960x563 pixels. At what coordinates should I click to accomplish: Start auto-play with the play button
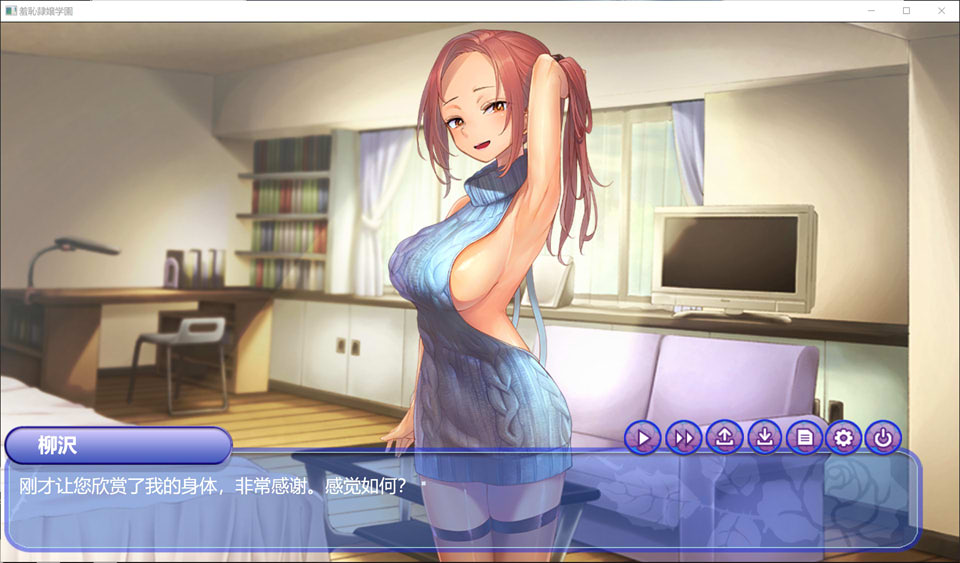click(644, 437)
